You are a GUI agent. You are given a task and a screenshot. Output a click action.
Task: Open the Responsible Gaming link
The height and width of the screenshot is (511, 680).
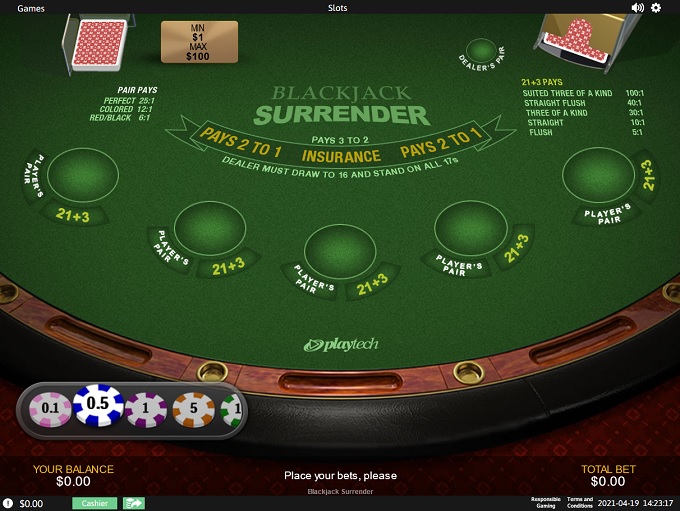point(545,503)
